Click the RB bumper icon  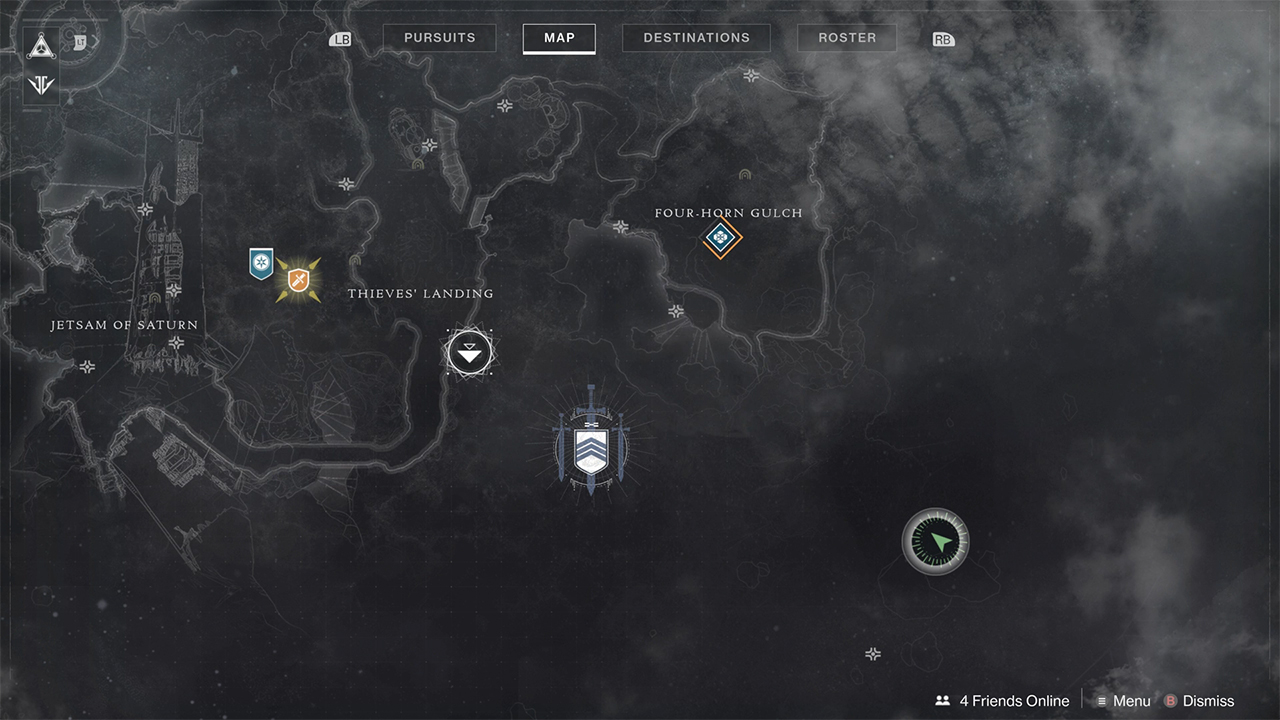[941, 38]
